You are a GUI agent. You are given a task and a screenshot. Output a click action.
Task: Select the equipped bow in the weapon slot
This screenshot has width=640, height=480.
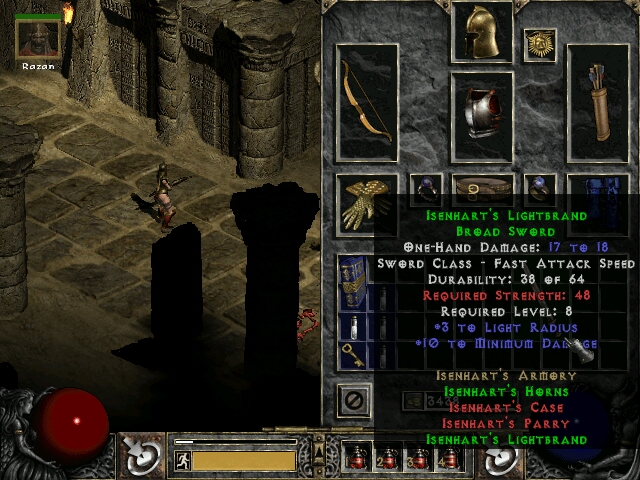click(367, 102)
